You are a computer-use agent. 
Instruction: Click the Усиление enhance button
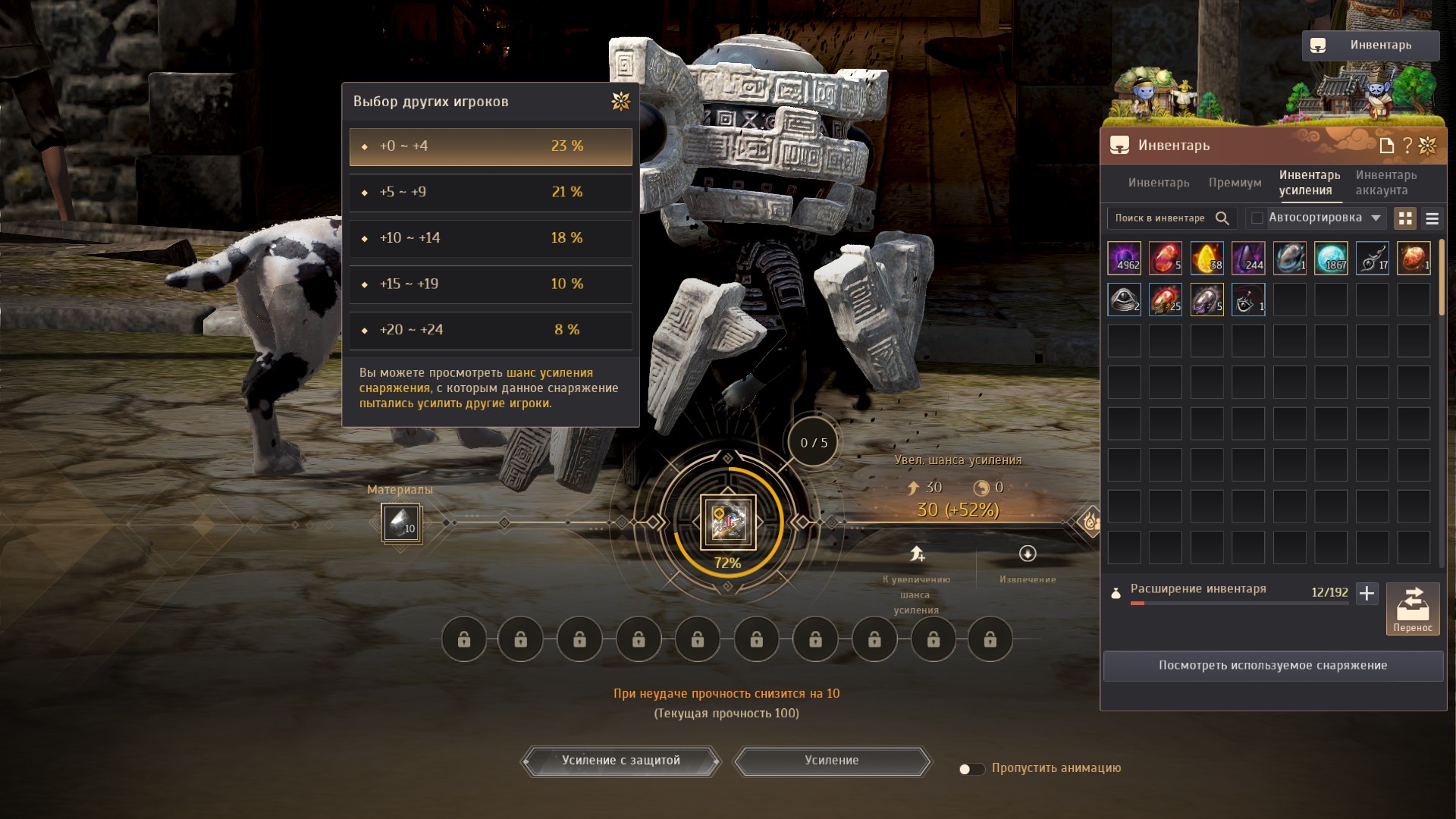click(832, 761)
